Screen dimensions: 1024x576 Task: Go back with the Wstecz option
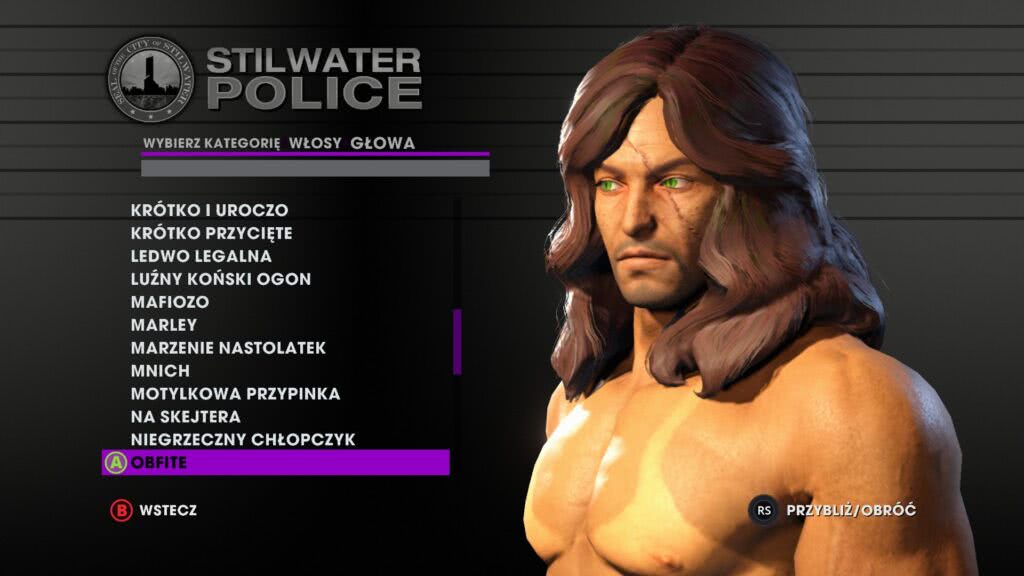[154, 510]
